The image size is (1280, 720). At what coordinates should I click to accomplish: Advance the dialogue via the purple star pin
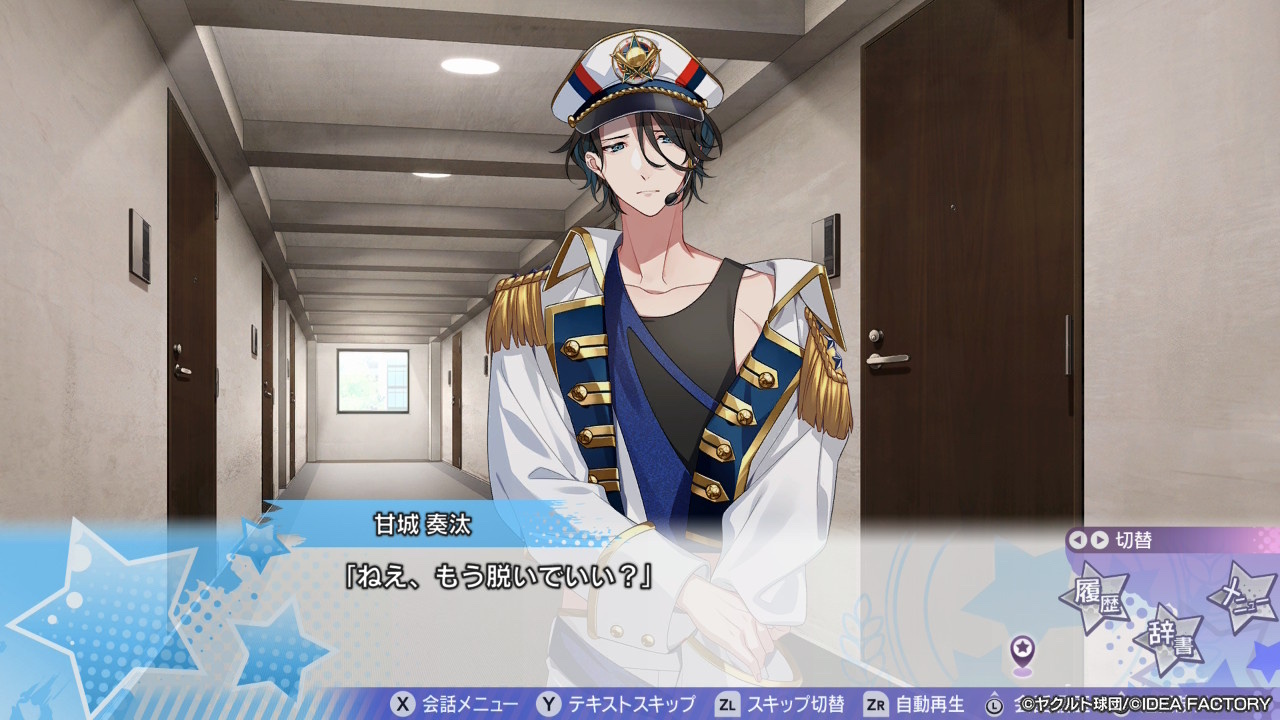[x=1022, y=652]
